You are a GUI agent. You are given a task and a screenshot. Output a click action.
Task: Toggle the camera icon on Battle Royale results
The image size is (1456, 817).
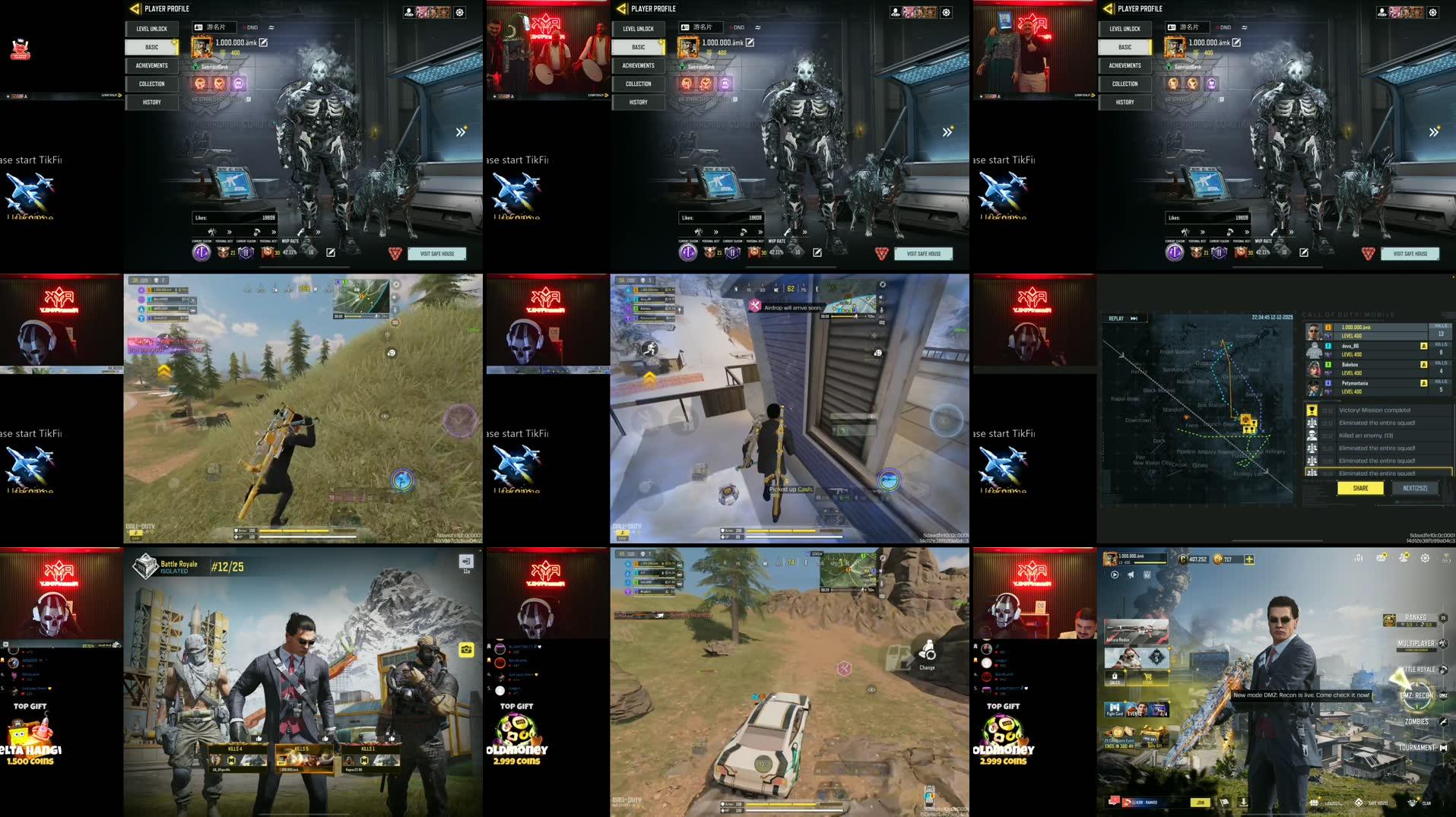(x=468, y=651)
